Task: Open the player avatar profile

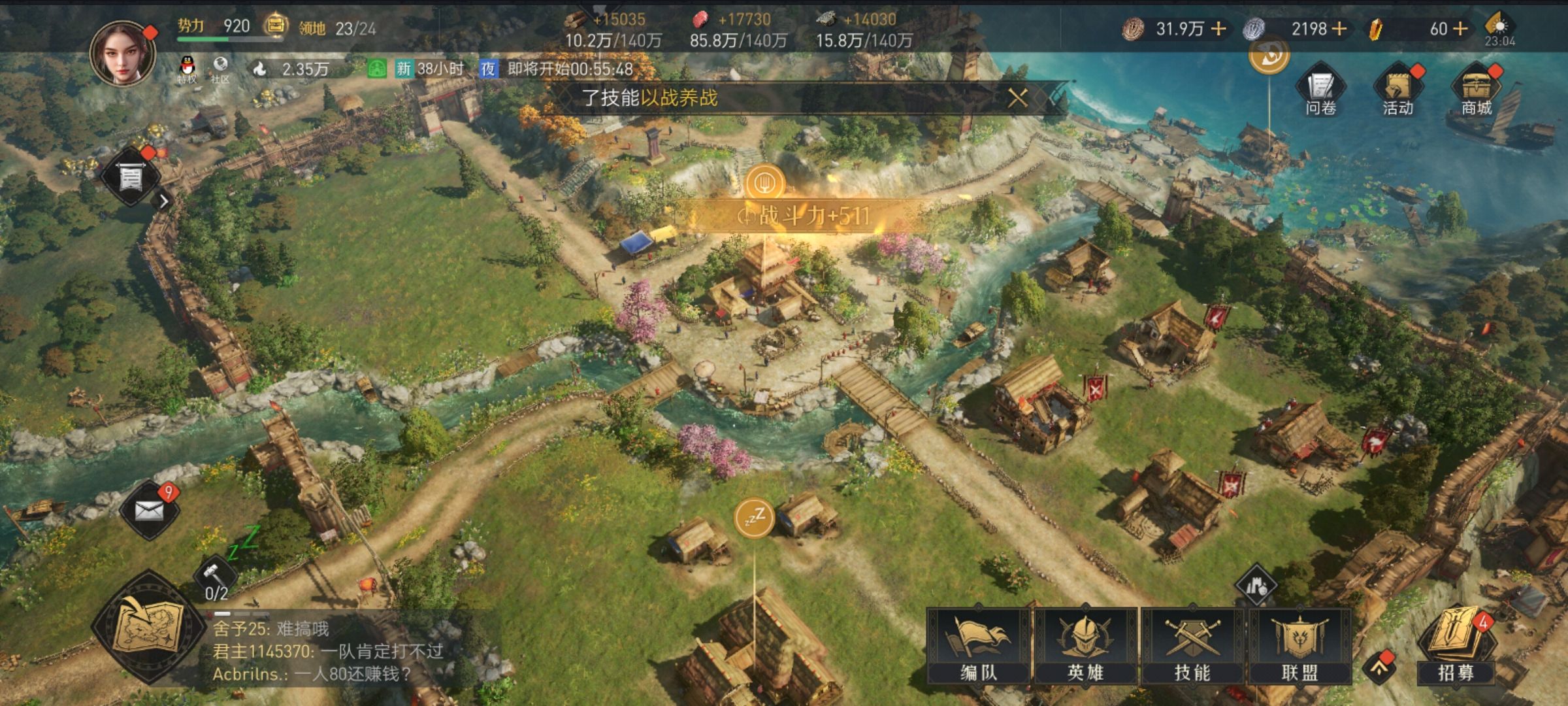Action: (x=123, y=54)
